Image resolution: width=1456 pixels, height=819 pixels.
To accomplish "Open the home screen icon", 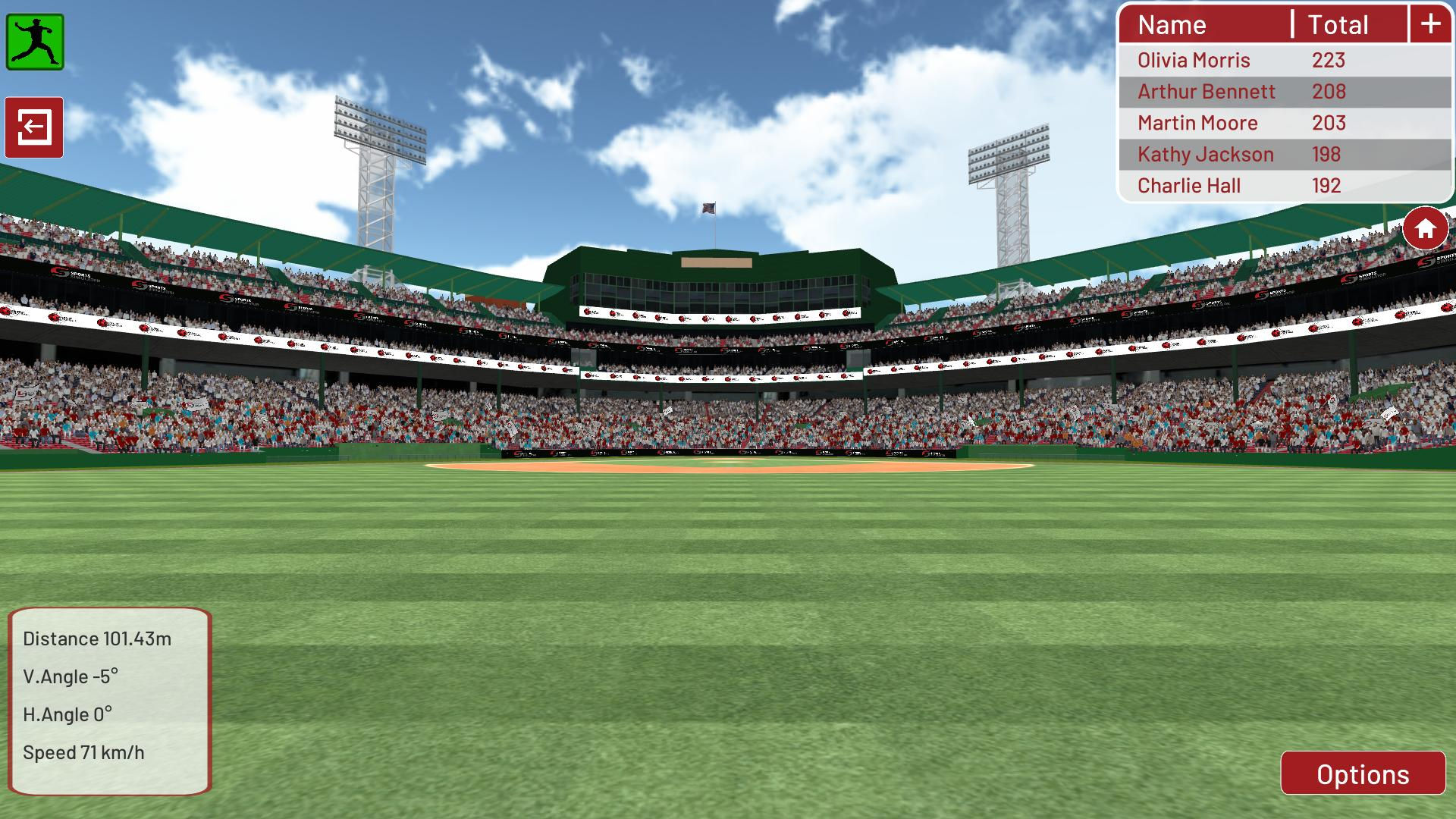I will [1425, 228].
